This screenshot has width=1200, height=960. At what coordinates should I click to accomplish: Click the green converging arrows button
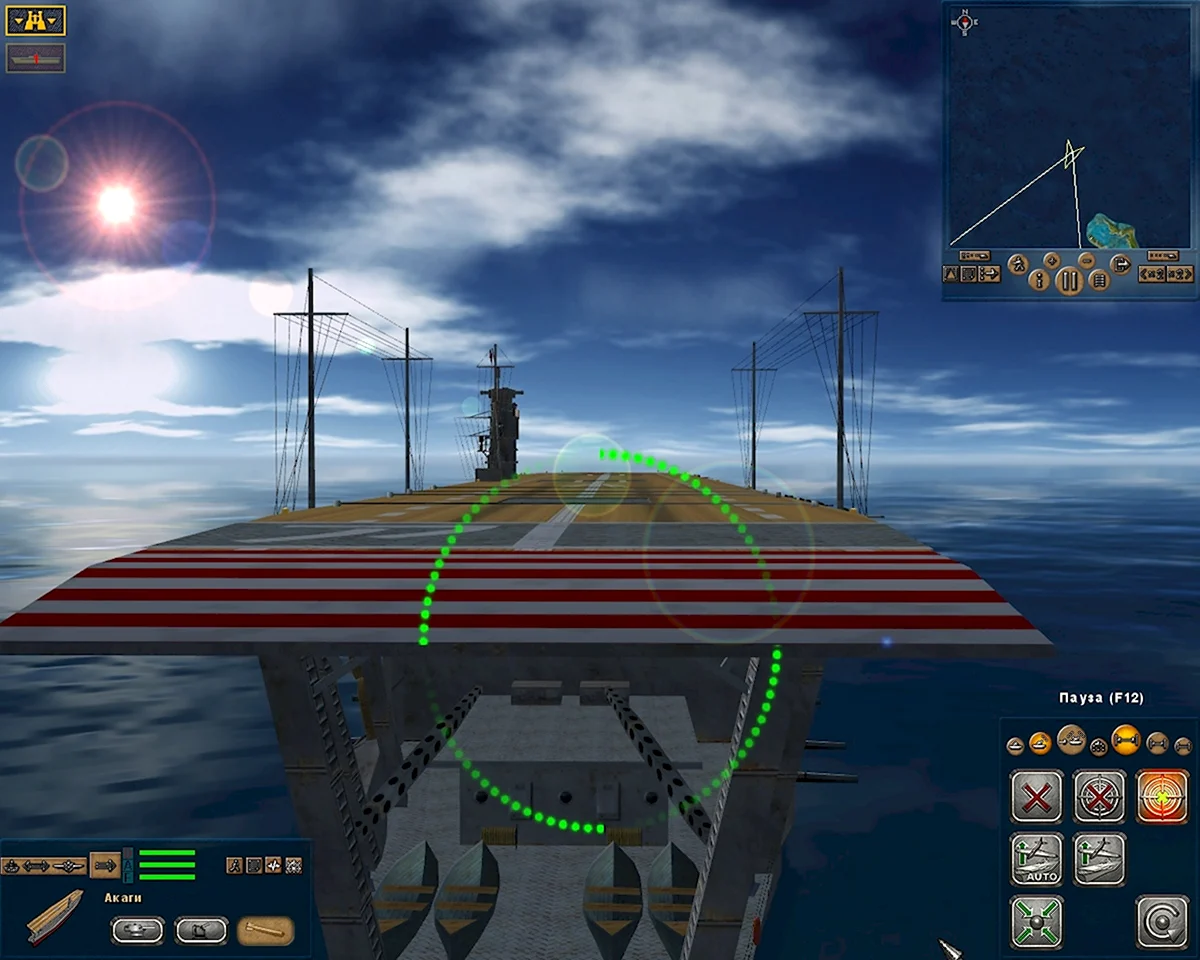coord(1036,921)
